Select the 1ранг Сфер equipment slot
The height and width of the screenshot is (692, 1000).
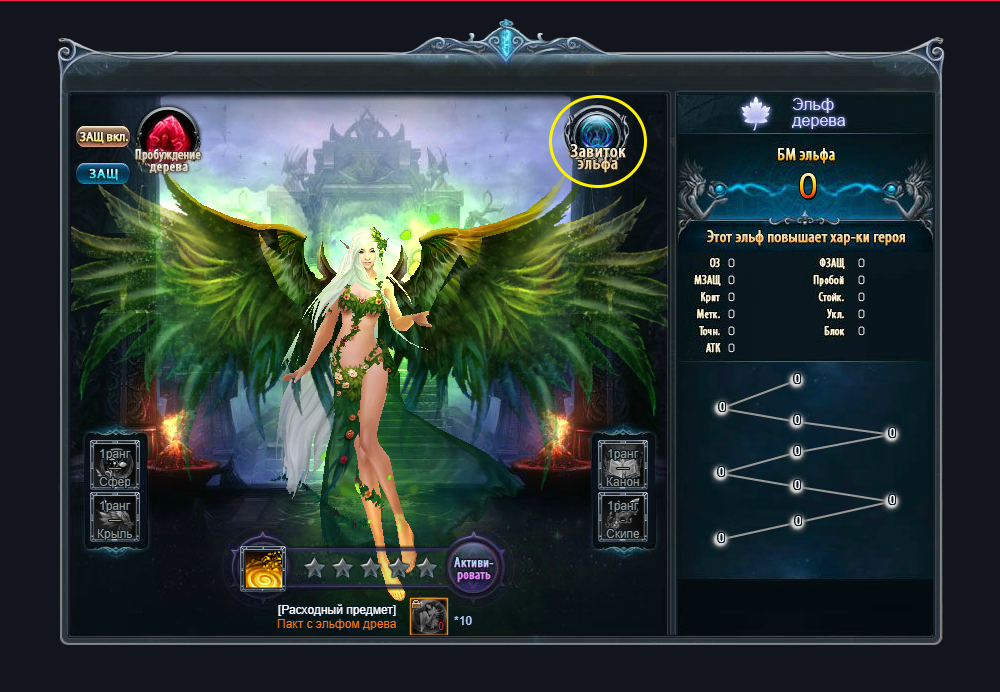(118, 465)
